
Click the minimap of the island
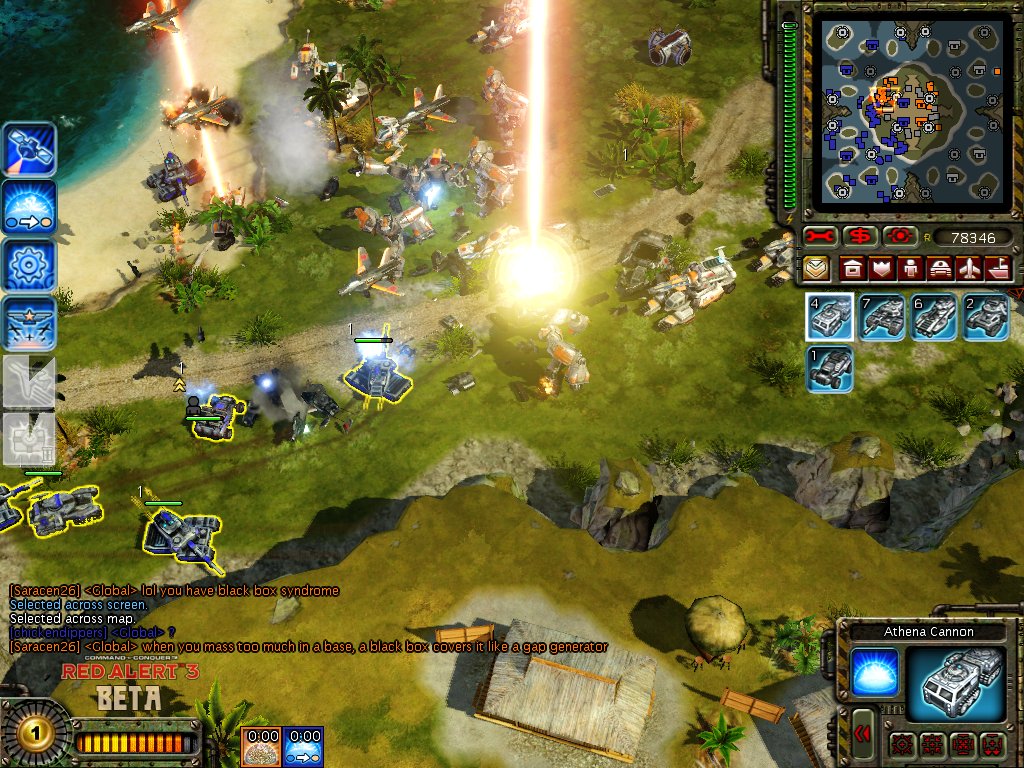point(895,108)
